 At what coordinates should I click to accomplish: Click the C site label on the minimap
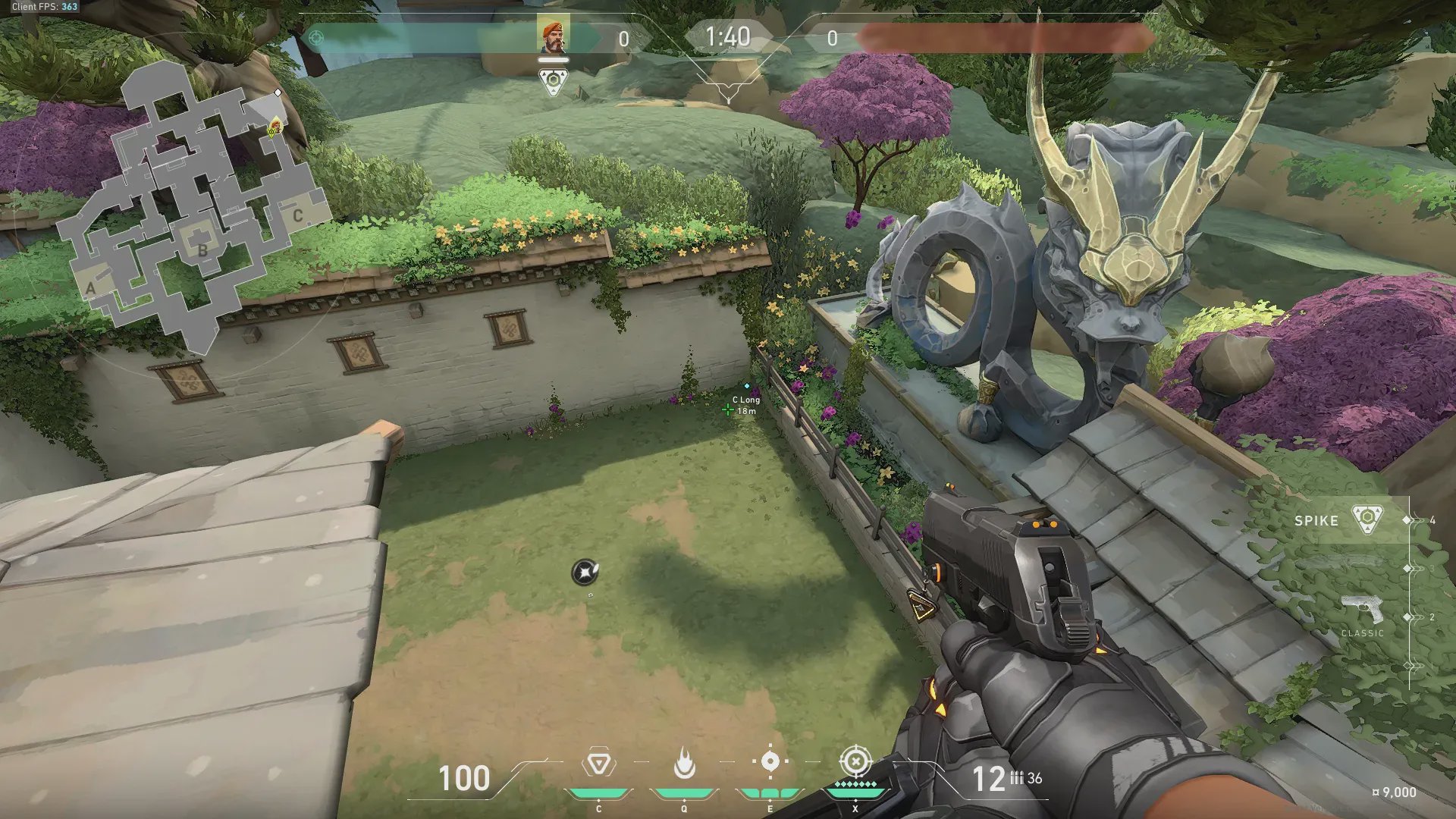(x=298, y=216)
